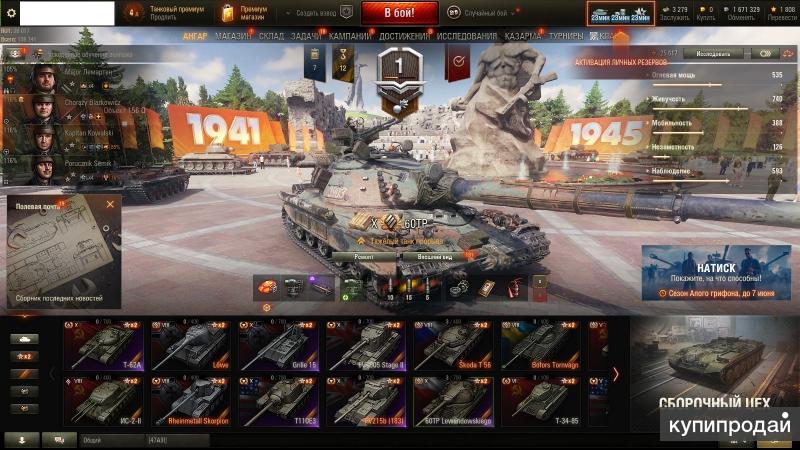
Task: Click «Ремонт» under the tank
Action: coord(364,256)
